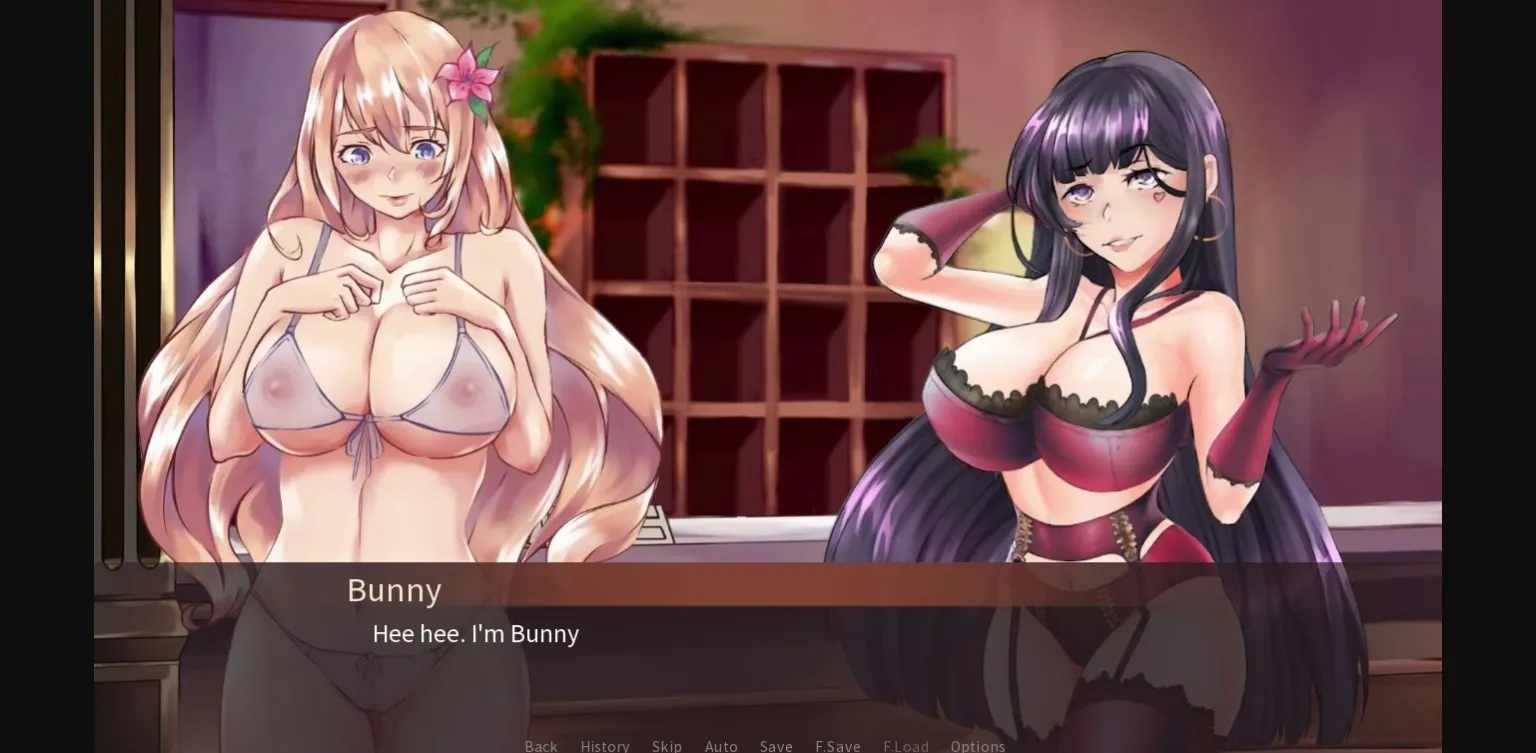Click the Bunny name label banner
The image size is (1536, 753).
pos(394,590)
